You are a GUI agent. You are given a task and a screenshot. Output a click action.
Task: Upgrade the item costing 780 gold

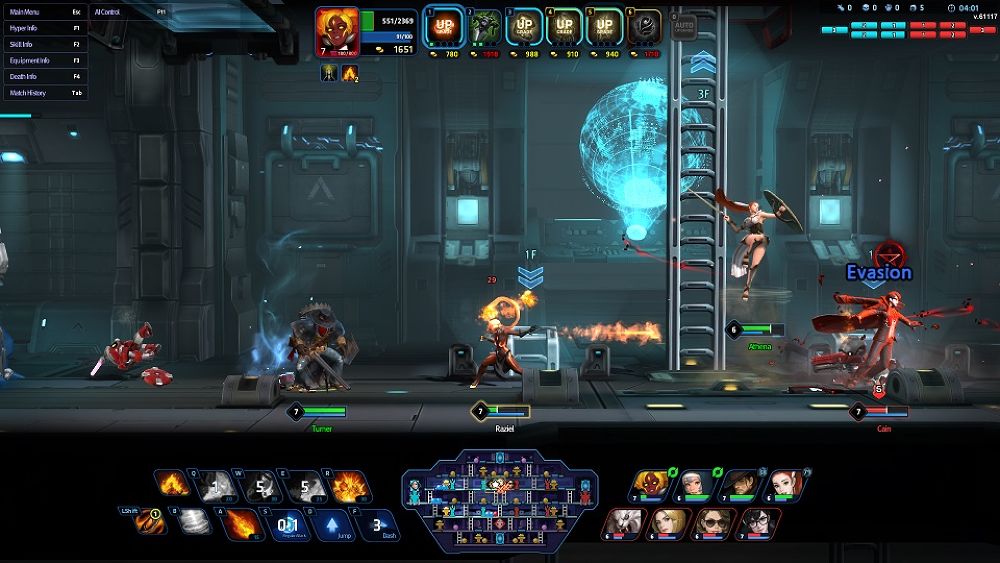click(x=443, y=27)
